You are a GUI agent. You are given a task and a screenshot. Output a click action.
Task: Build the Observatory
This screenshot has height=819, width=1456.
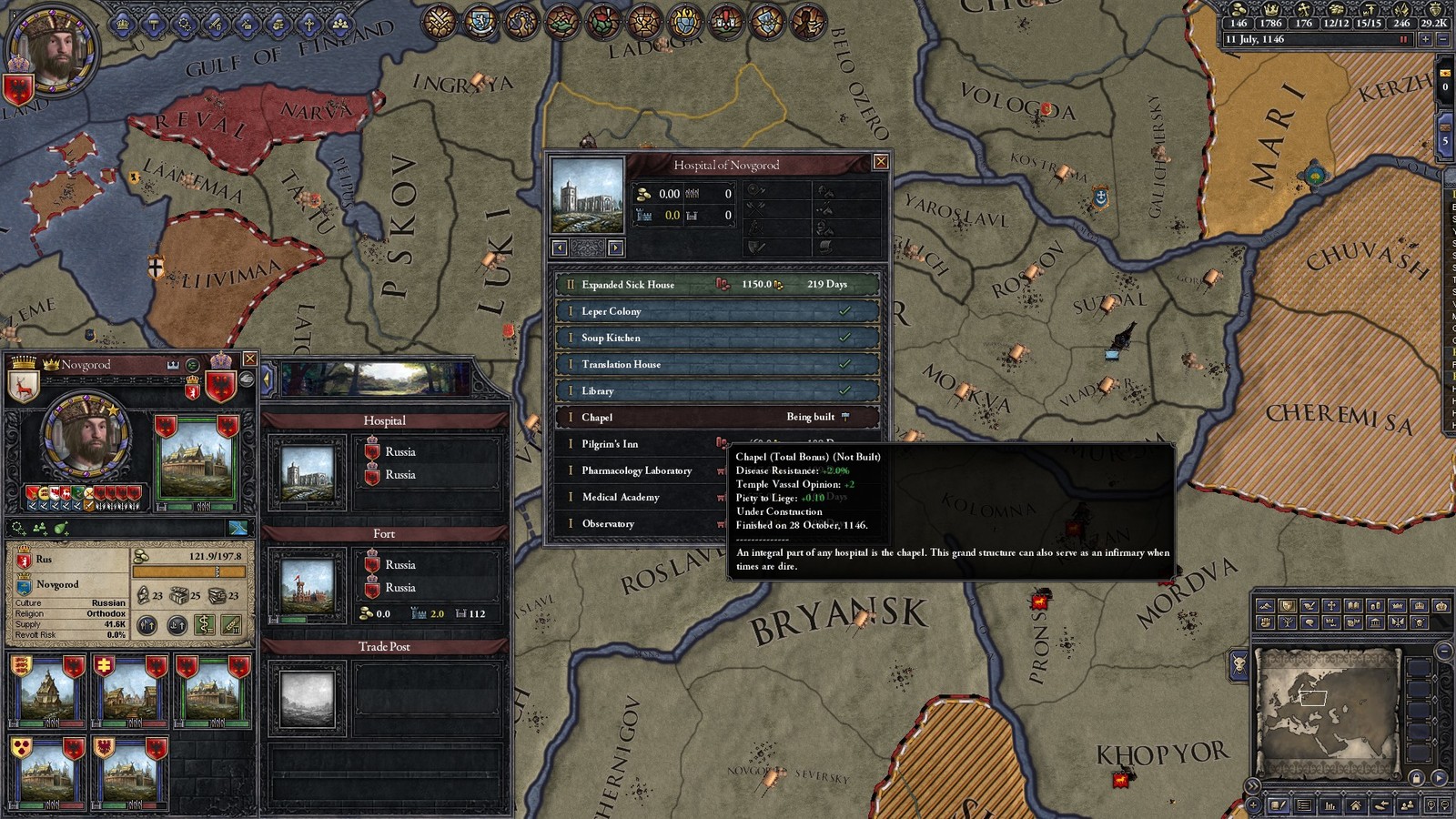pos(637,523)
